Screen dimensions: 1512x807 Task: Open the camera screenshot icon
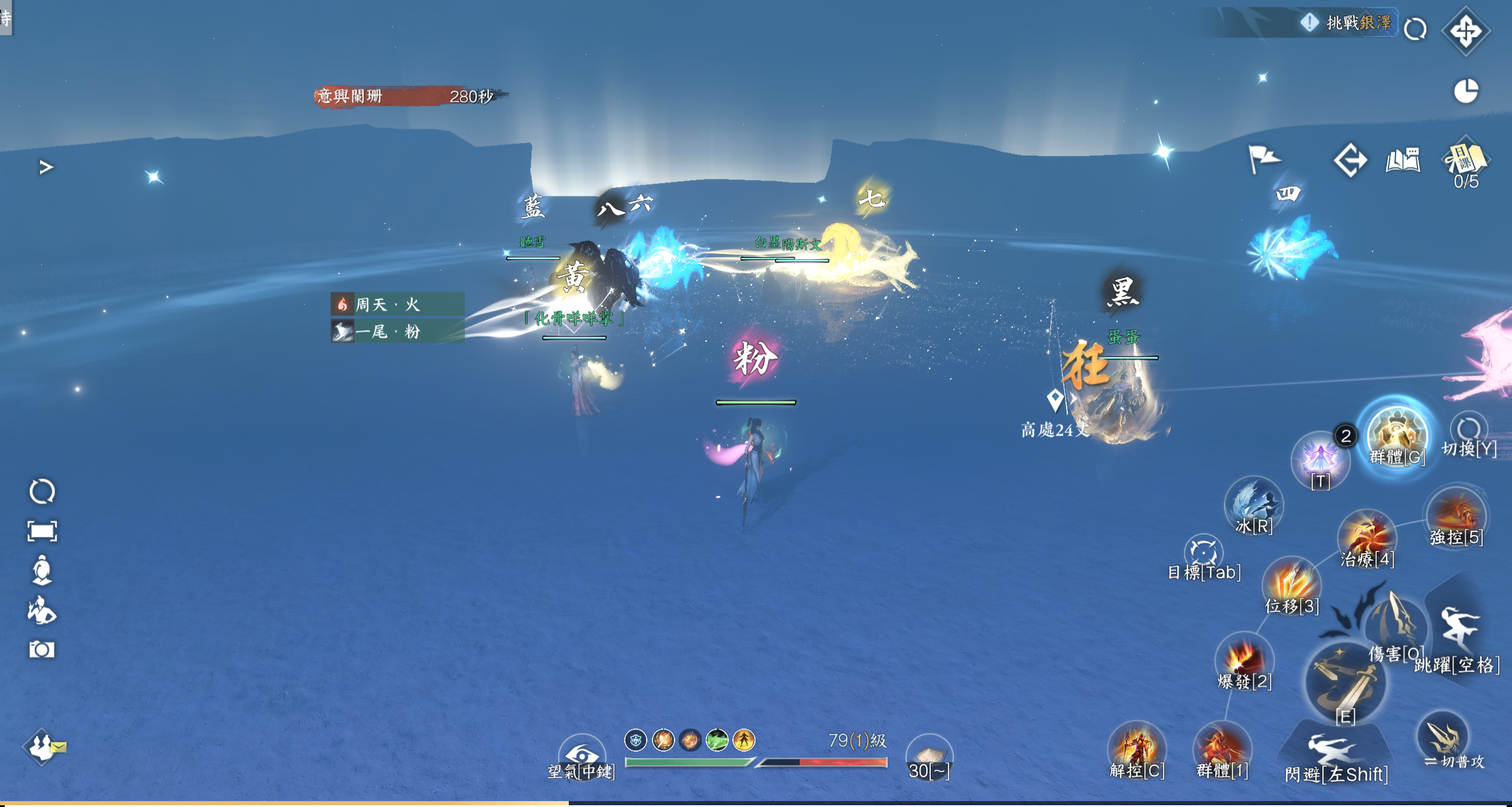coord(42,649)
